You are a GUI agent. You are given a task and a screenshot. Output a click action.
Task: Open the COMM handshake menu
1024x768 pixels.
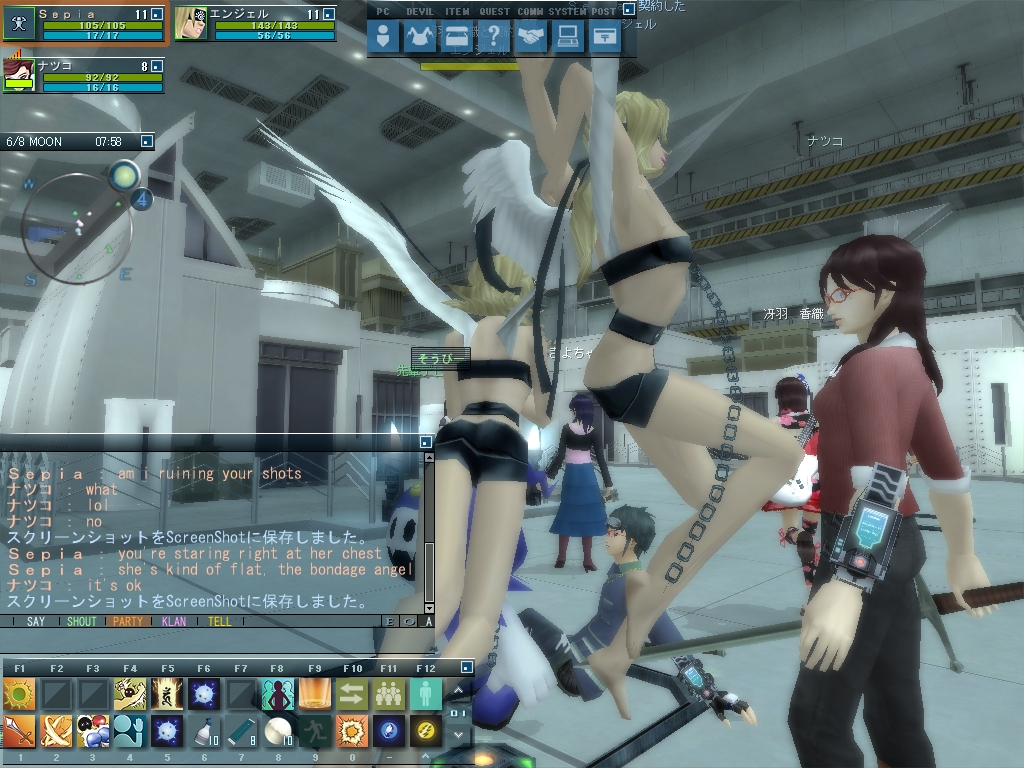(x=531, y=37)
